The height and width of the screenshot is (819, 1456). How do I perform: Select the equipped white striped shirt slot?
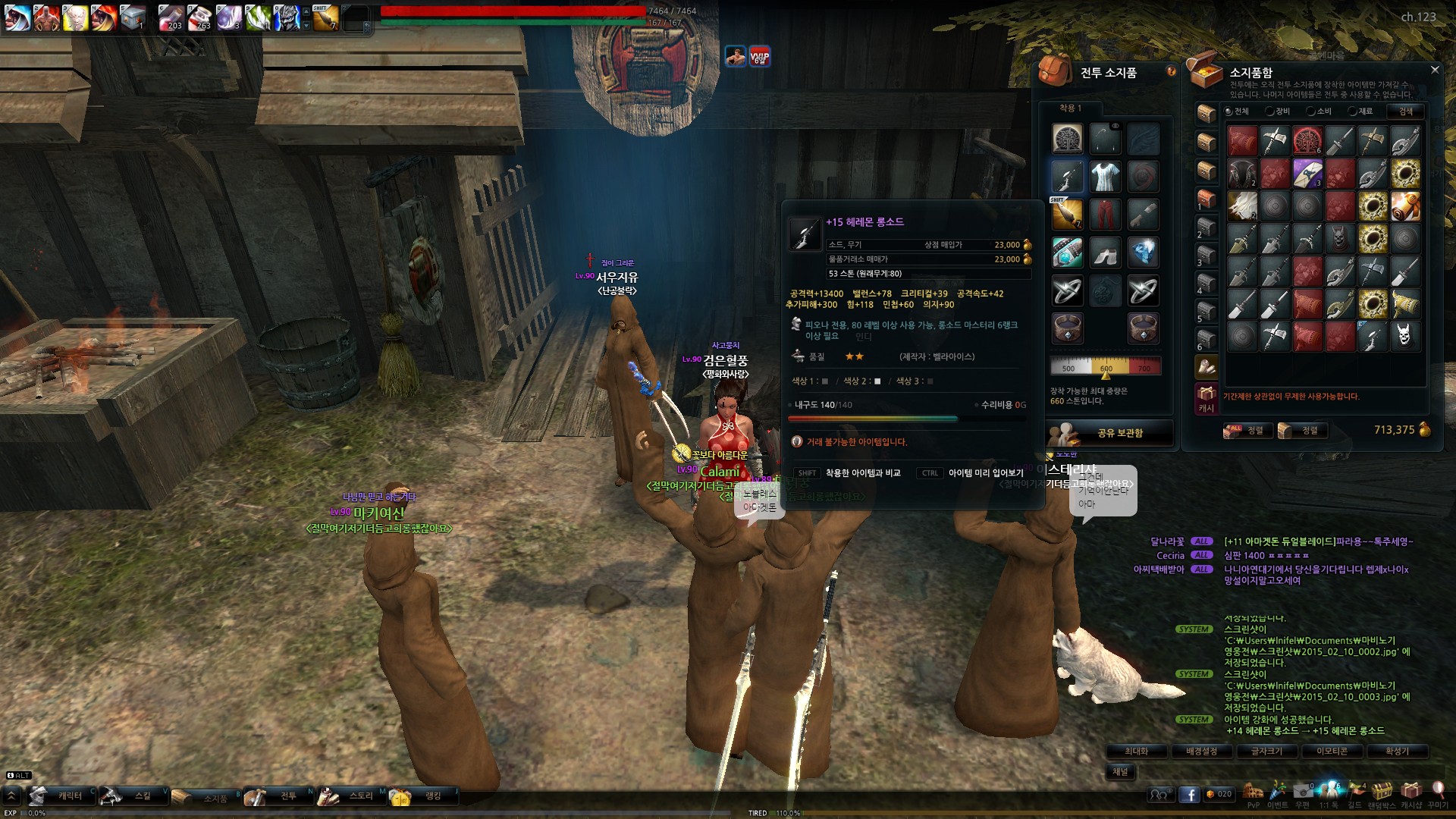(1105, 177)
